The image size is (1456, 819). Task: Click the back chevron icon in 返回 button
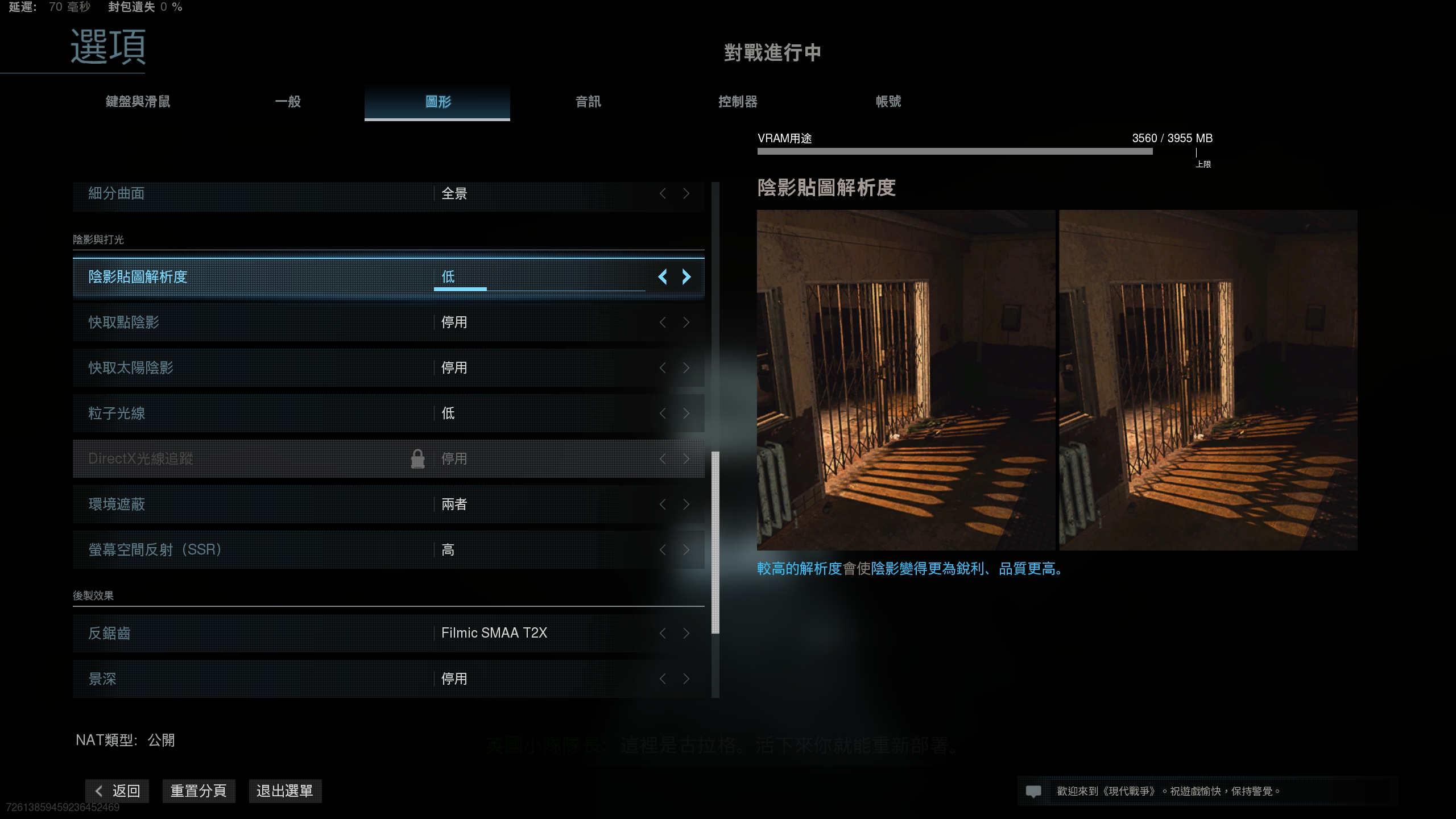(98, 791)
